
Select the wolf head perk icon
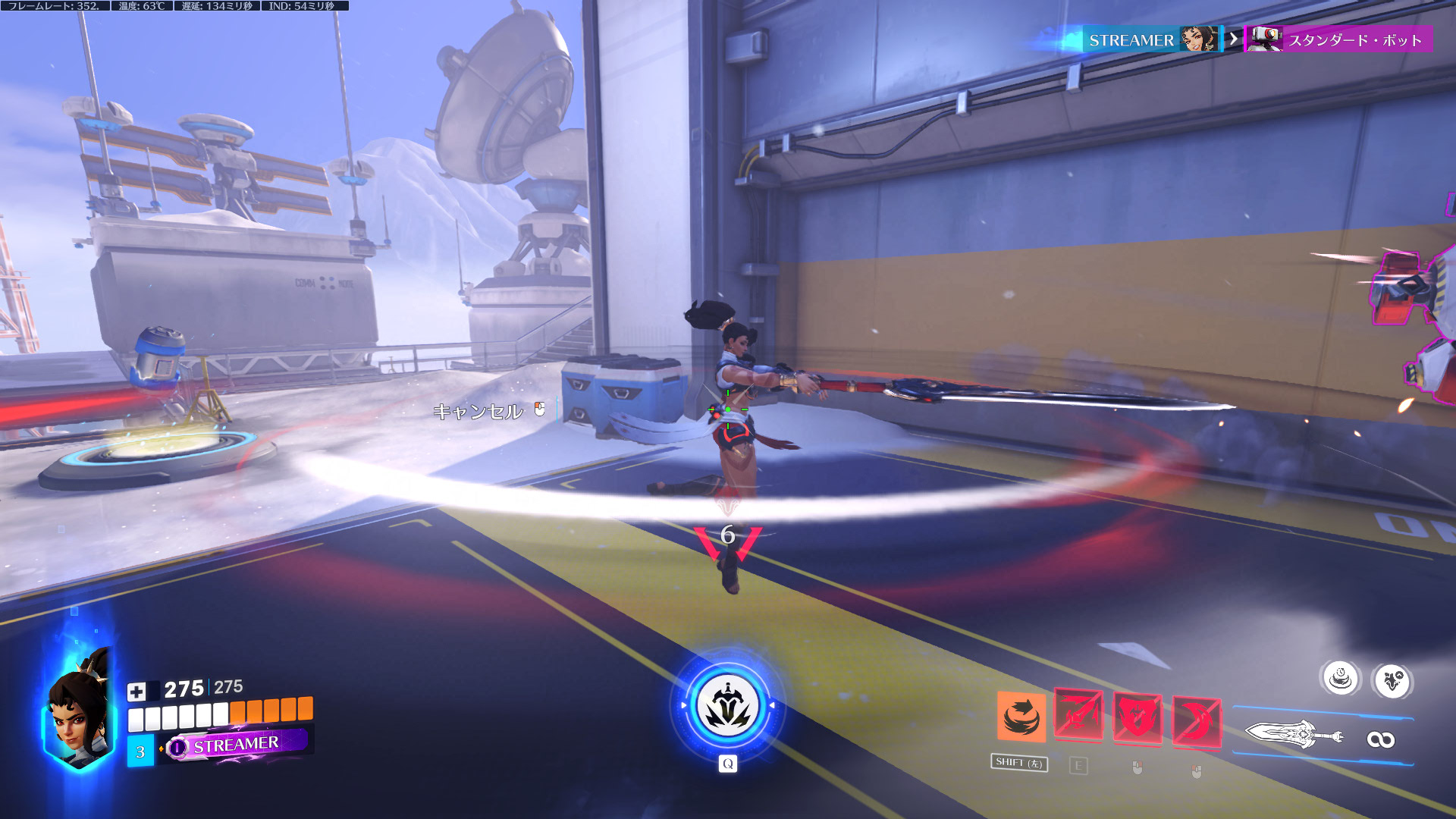pyautogui.click(x=1392, y=681)
